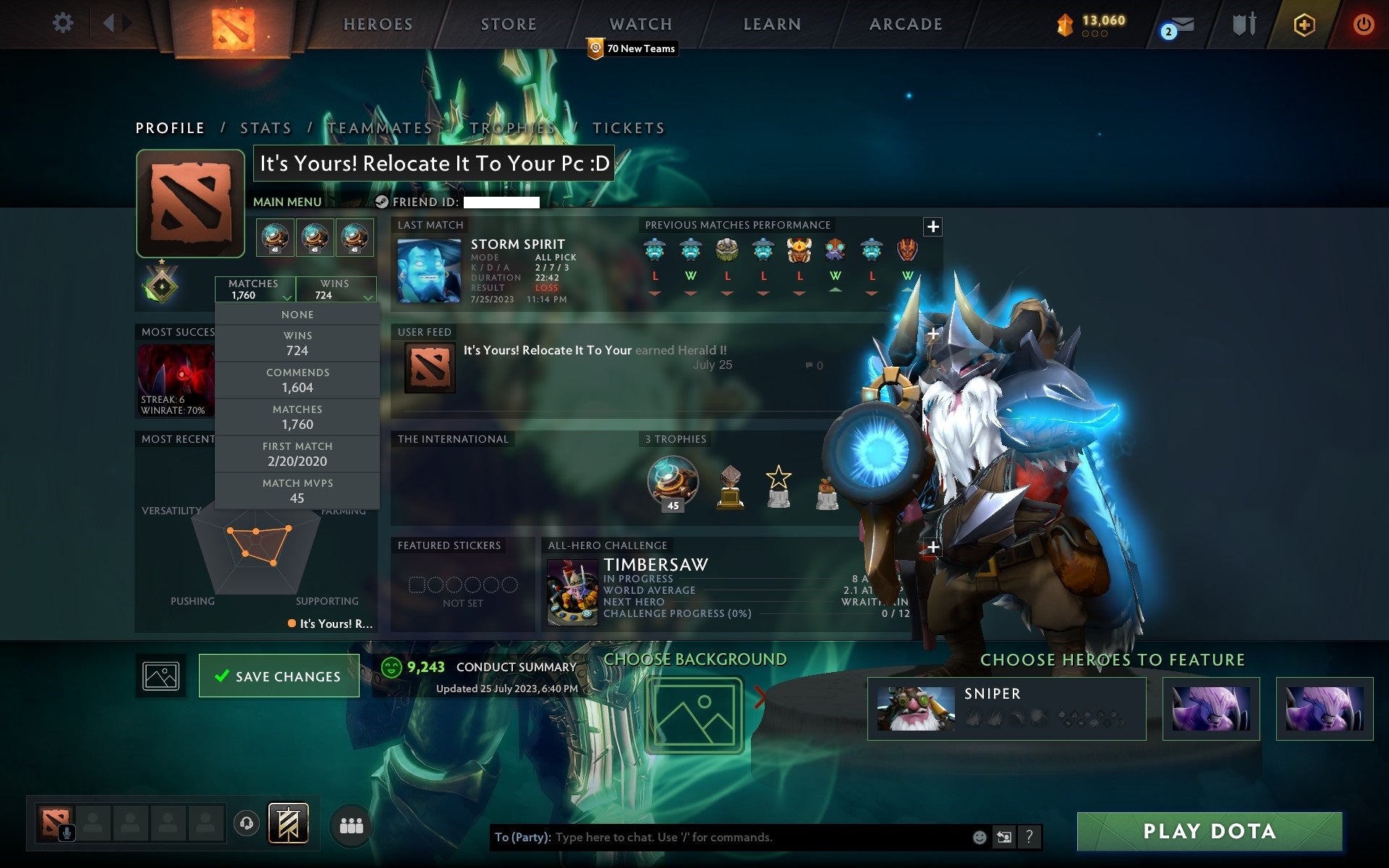Screen dimensions: 1389x868
Task: Click the red power button
Action: click(1363, 22)
